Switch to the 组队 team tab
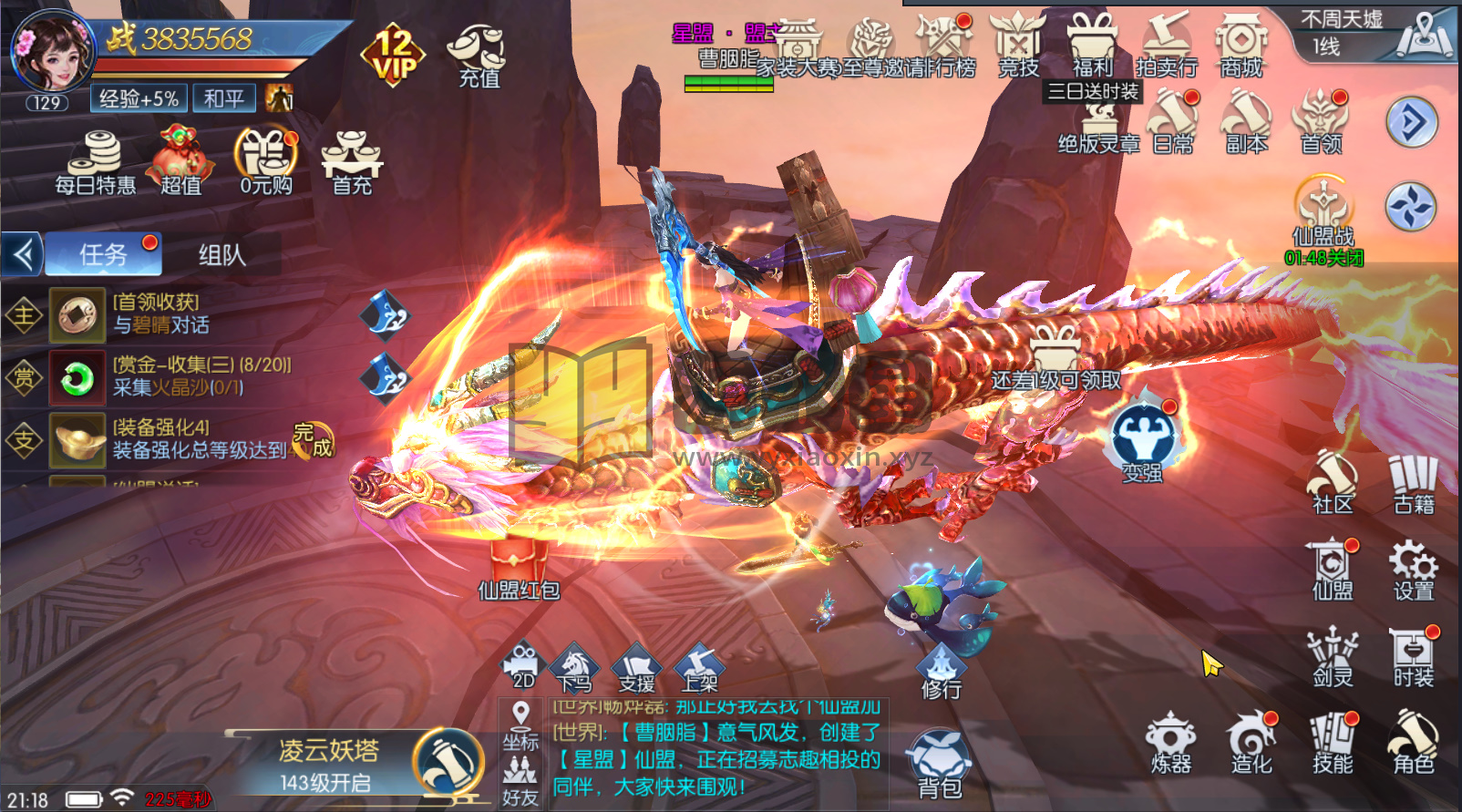 tap(221, 255)
